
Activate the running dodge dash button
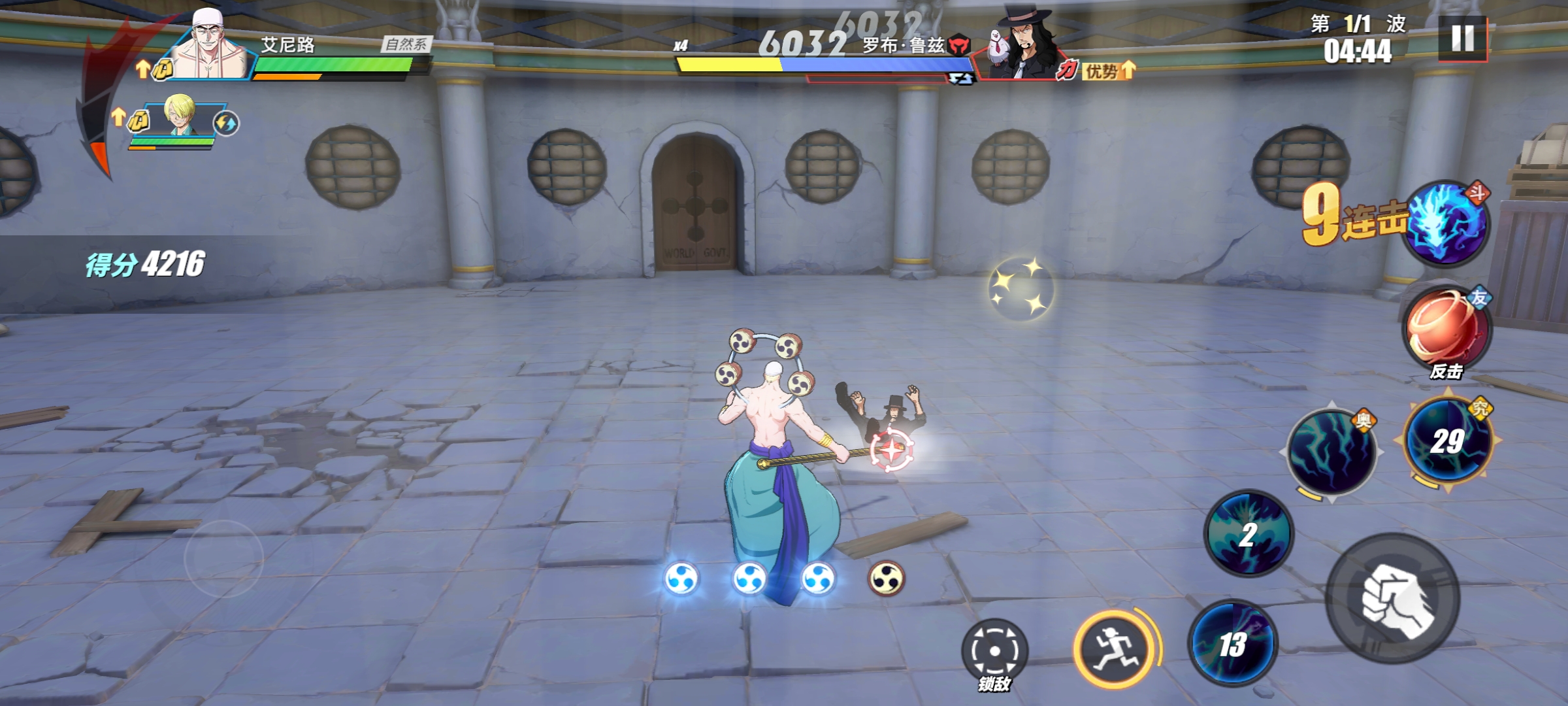coord(1113,648)
